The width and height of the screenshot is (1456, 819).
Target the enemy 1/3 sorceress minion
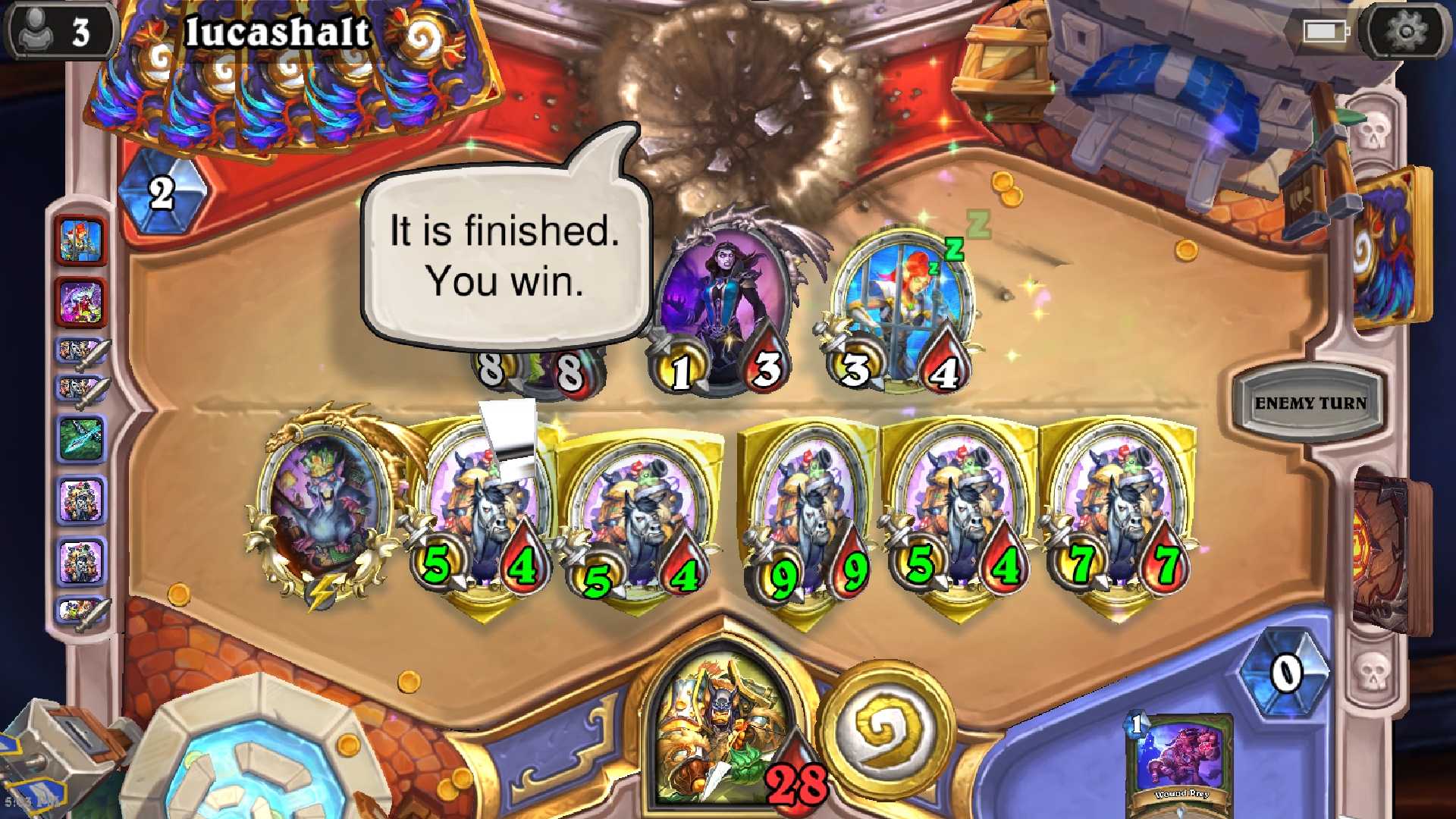click(x=722, y=303)
